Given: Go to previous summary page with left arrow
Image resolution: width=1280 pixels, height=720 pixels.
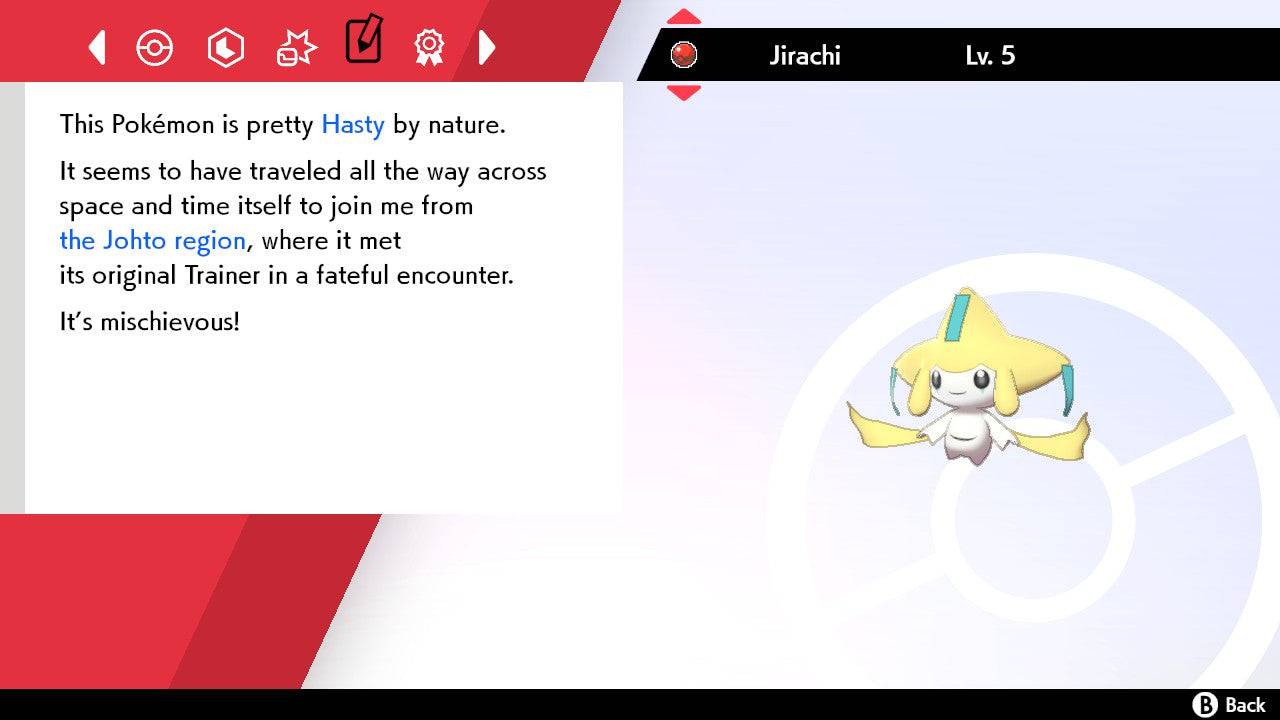Looking at the screenshot, I should (96, 47).
